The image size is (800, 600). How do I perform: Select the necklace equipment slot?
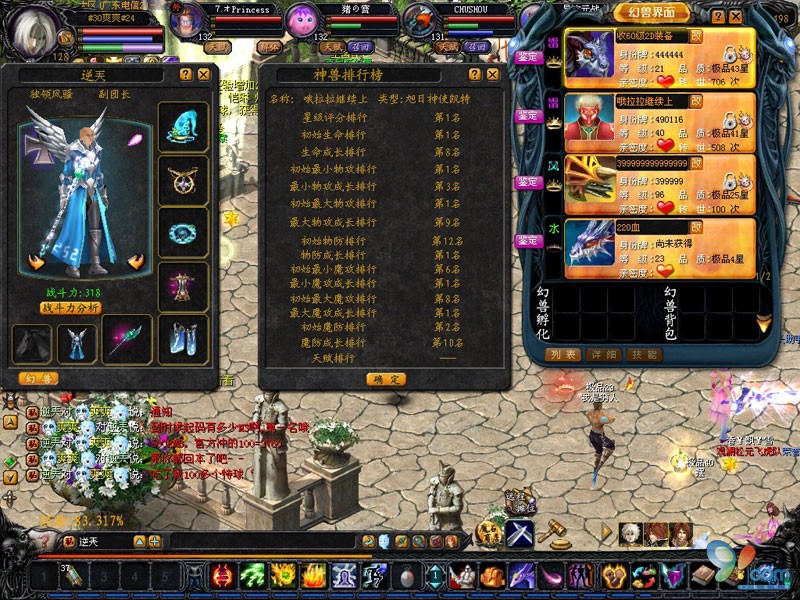(184, 180)
